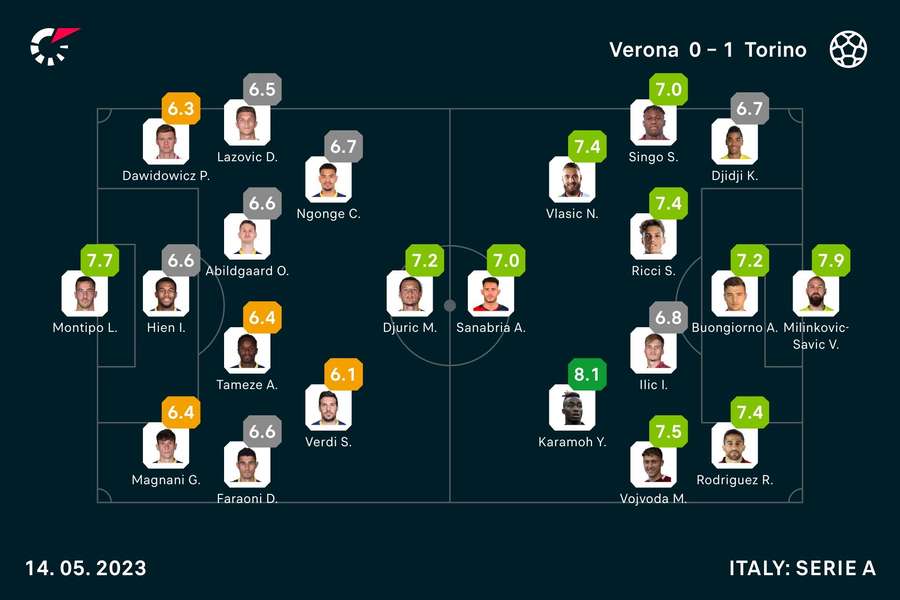The width and height of the screenshot is (900, 600).
Task: Select Abildgaard O. player photo
Action: click(247, 236)
